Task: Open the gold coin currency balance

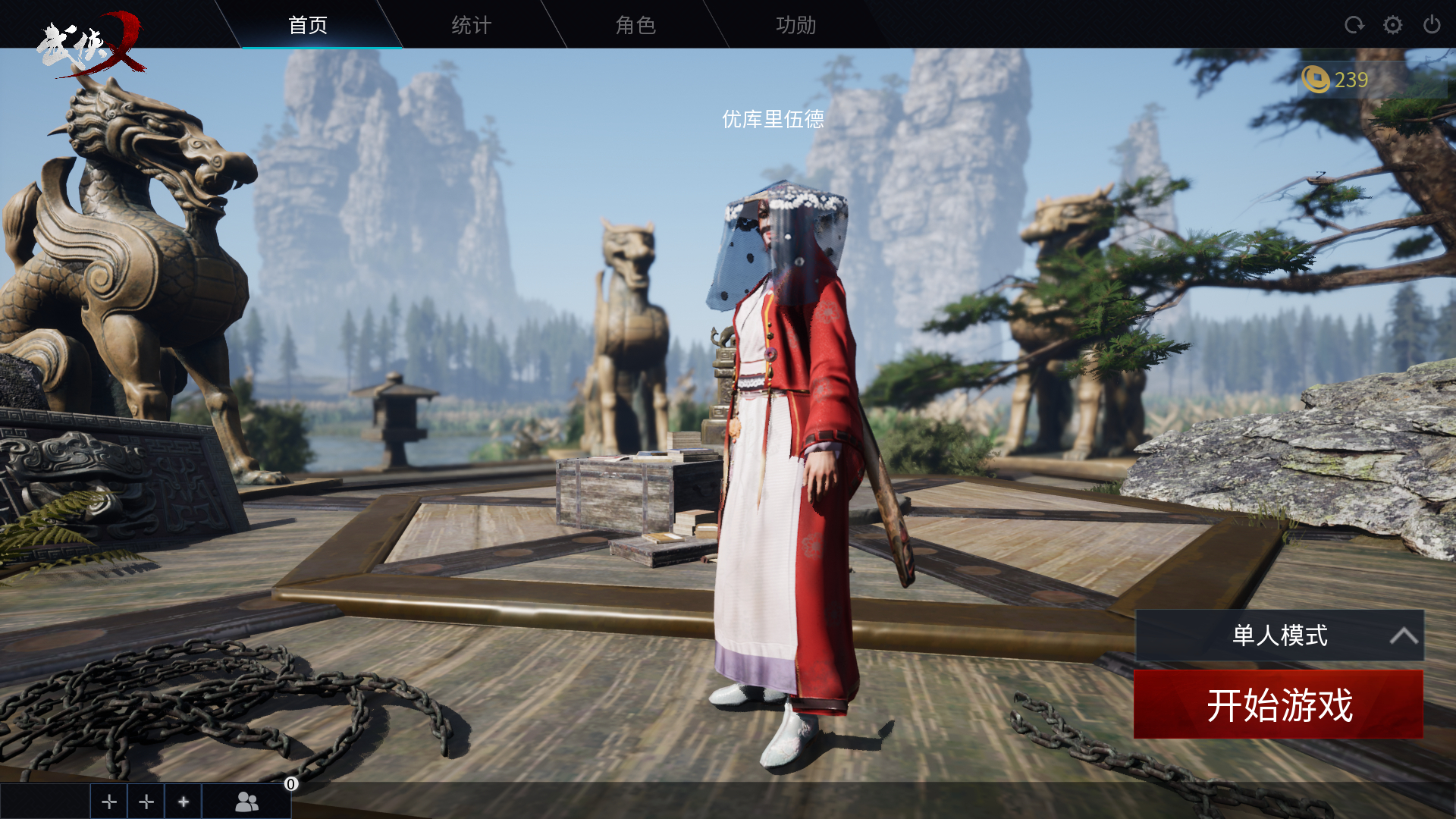Action: click(1336, 80)
